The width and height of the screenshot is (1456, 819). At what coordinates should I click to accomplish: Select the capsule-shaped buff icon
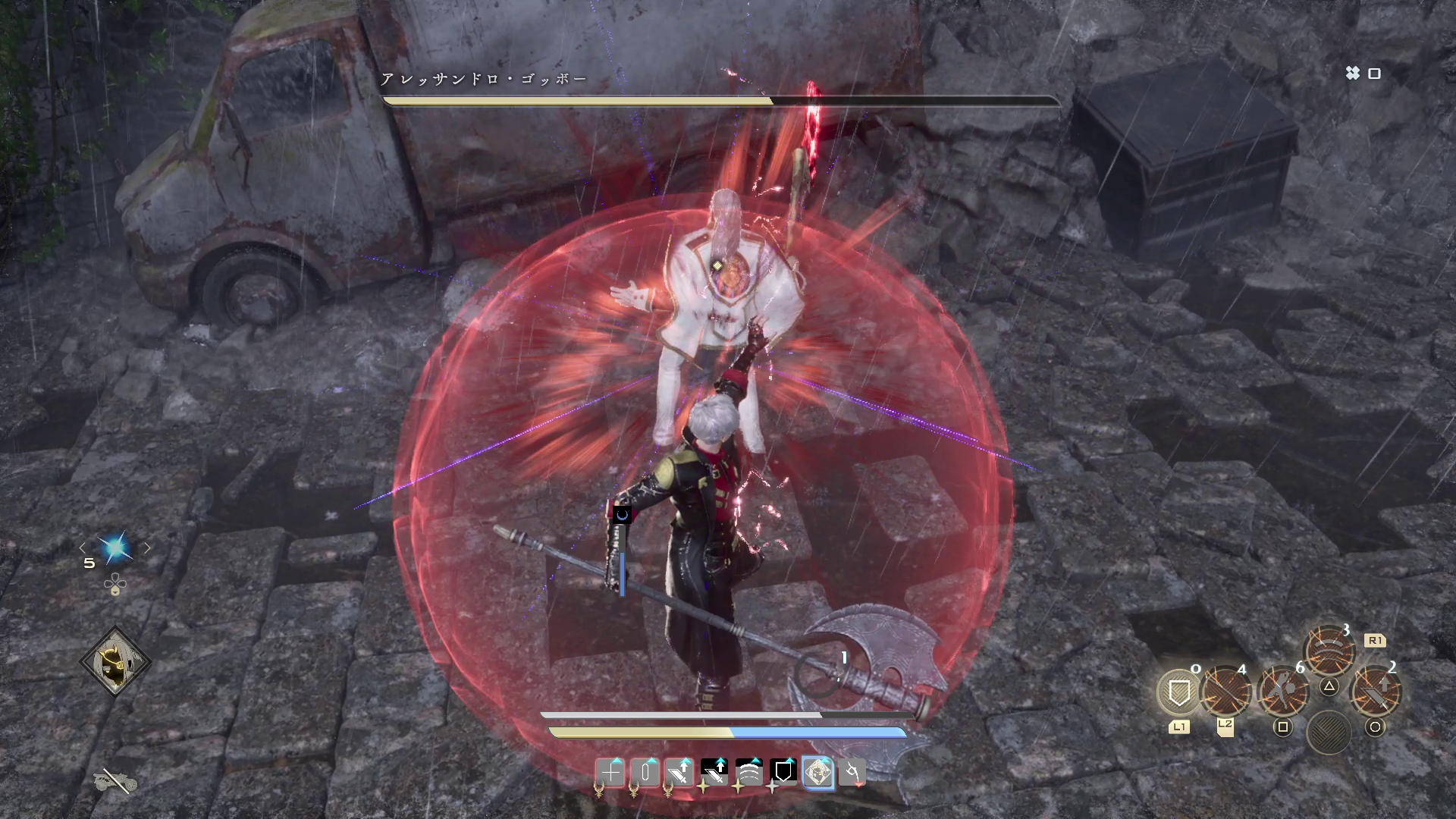pos(645,773)
